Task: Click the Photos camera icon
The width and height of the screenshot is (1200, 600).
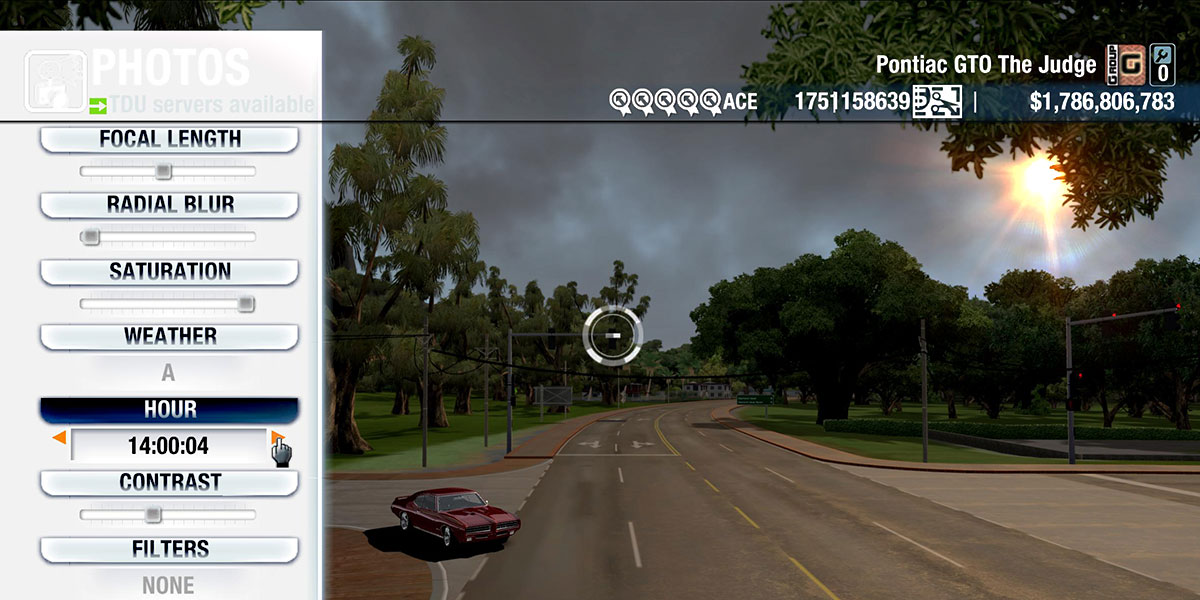Action: 54,80
